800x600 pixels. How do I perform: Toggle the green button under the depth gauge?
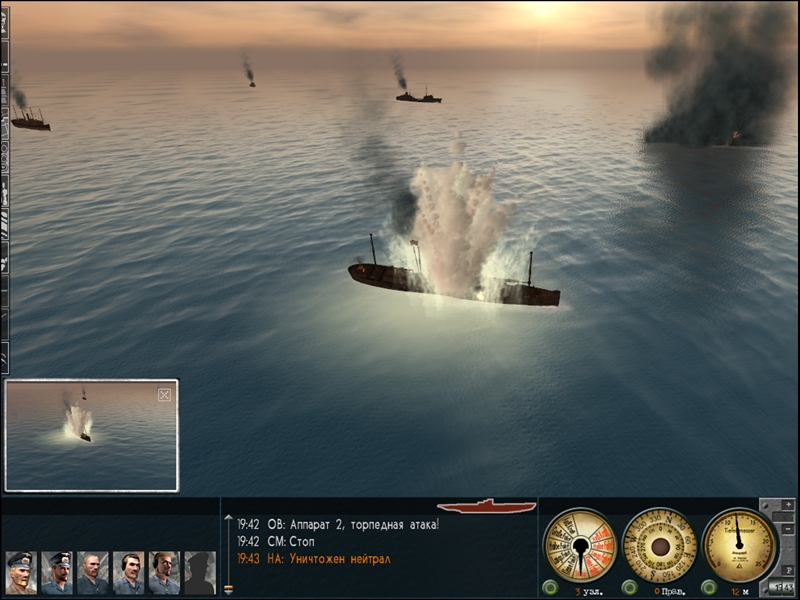[709, 587]
